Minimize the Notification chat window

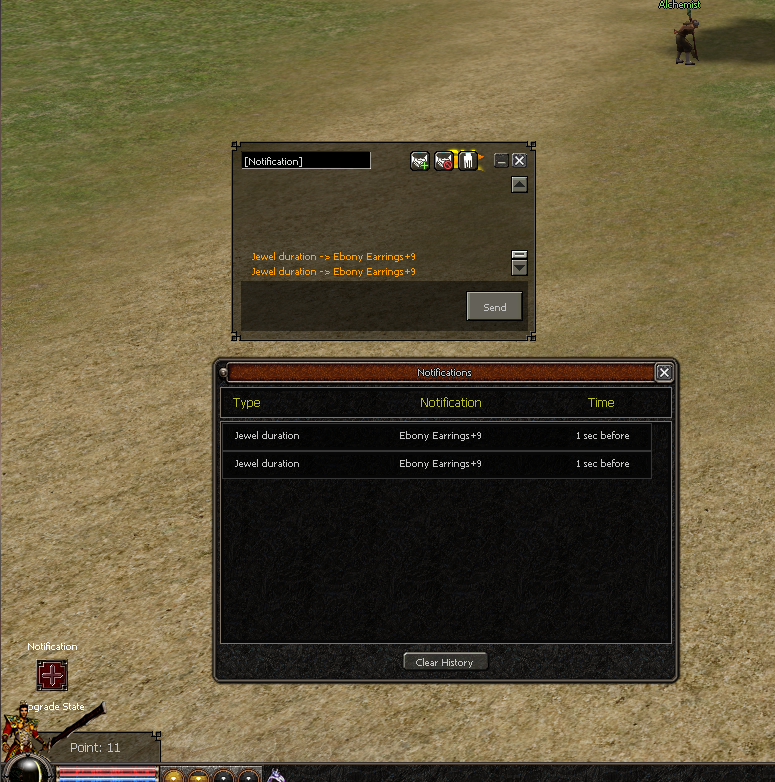501,160
